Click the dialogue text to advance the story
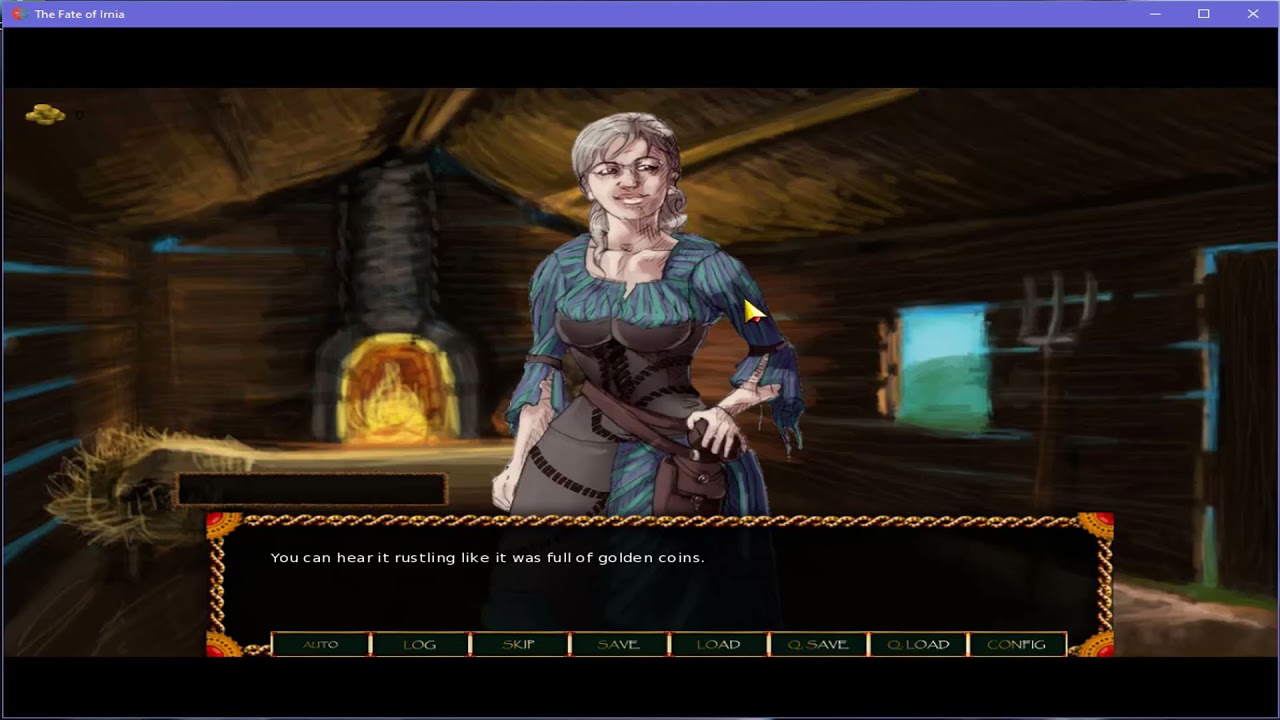The height and width of the screenshot is (720, 1280). coord(487,557)
